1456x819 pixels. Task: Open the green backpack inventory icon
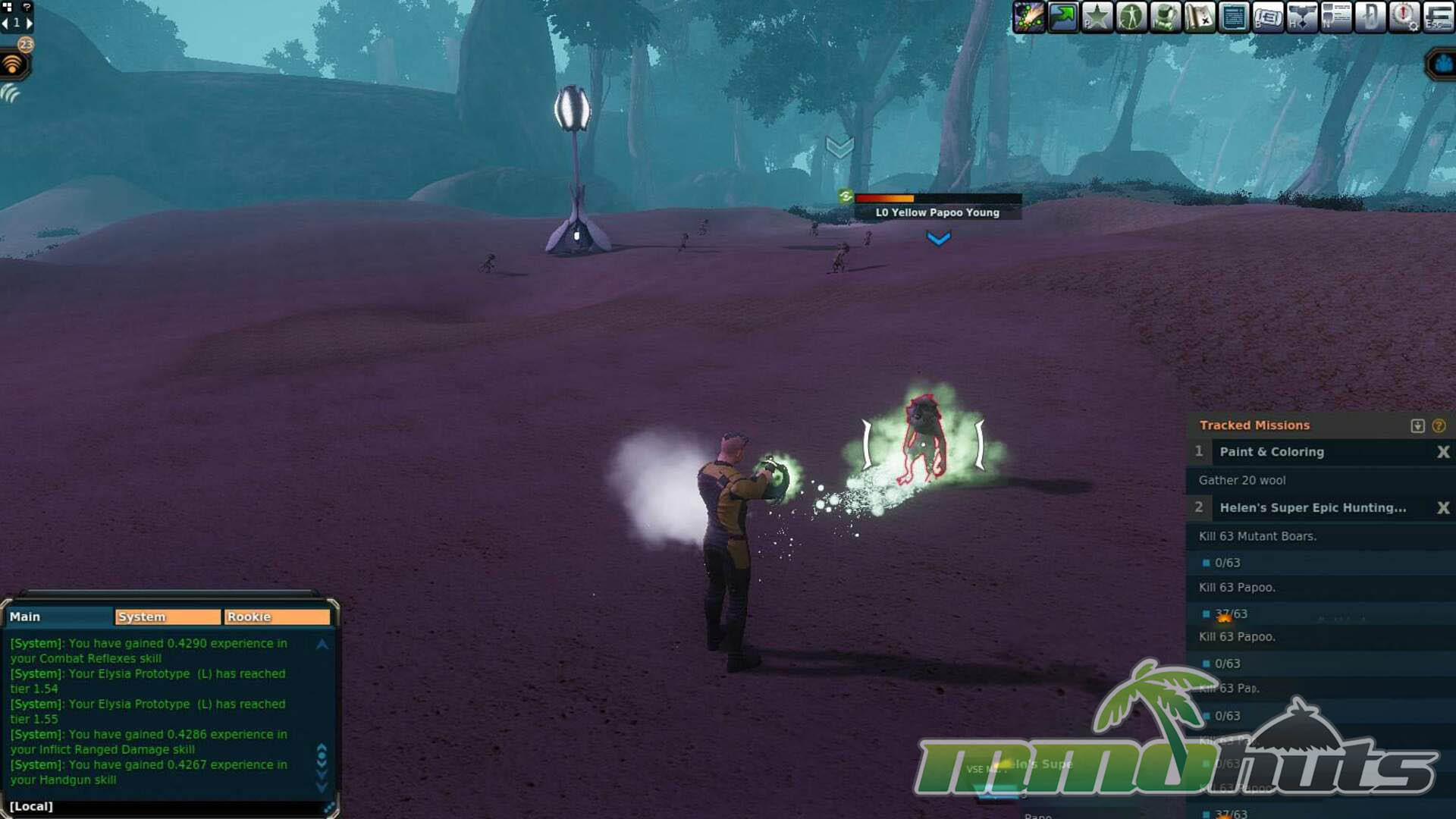pyautogui.click(x=1165, y=17)
